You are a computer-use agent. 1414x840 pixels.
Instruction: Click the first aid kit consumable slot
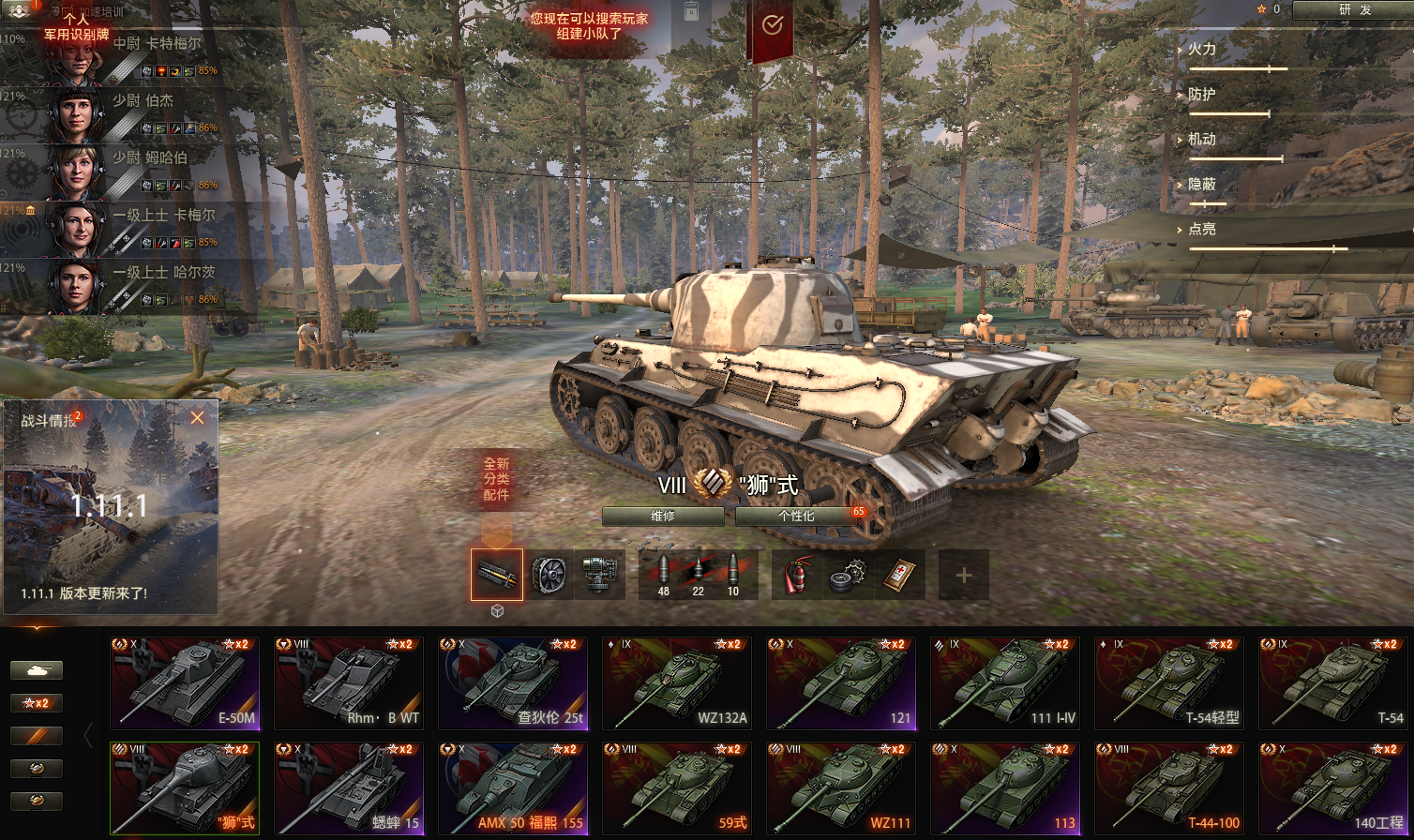899,575
